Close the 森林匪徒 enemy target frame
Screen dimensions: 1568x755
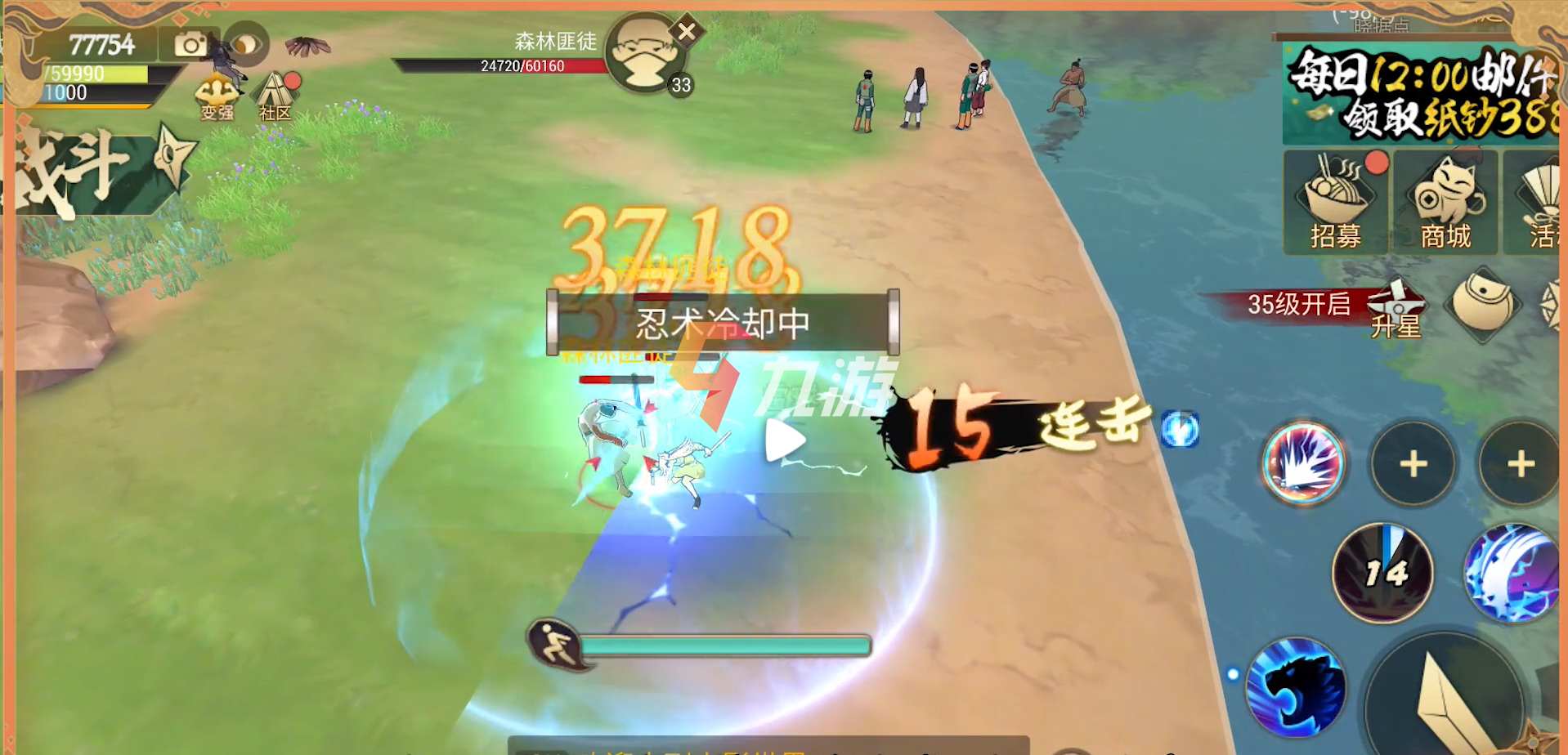[x=687, y=32]
